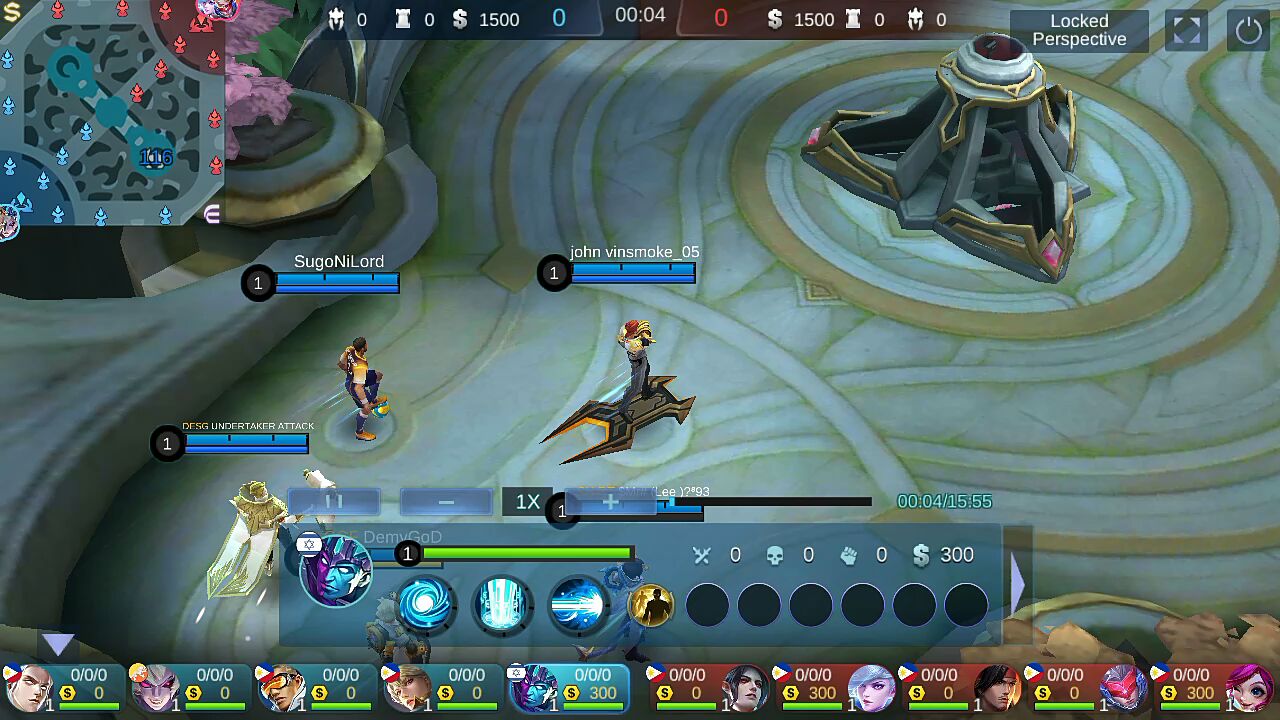This screenshot has width=1280, height=720.
Task: Click the fullscreen expand icon
Action: click(1187, 30)
